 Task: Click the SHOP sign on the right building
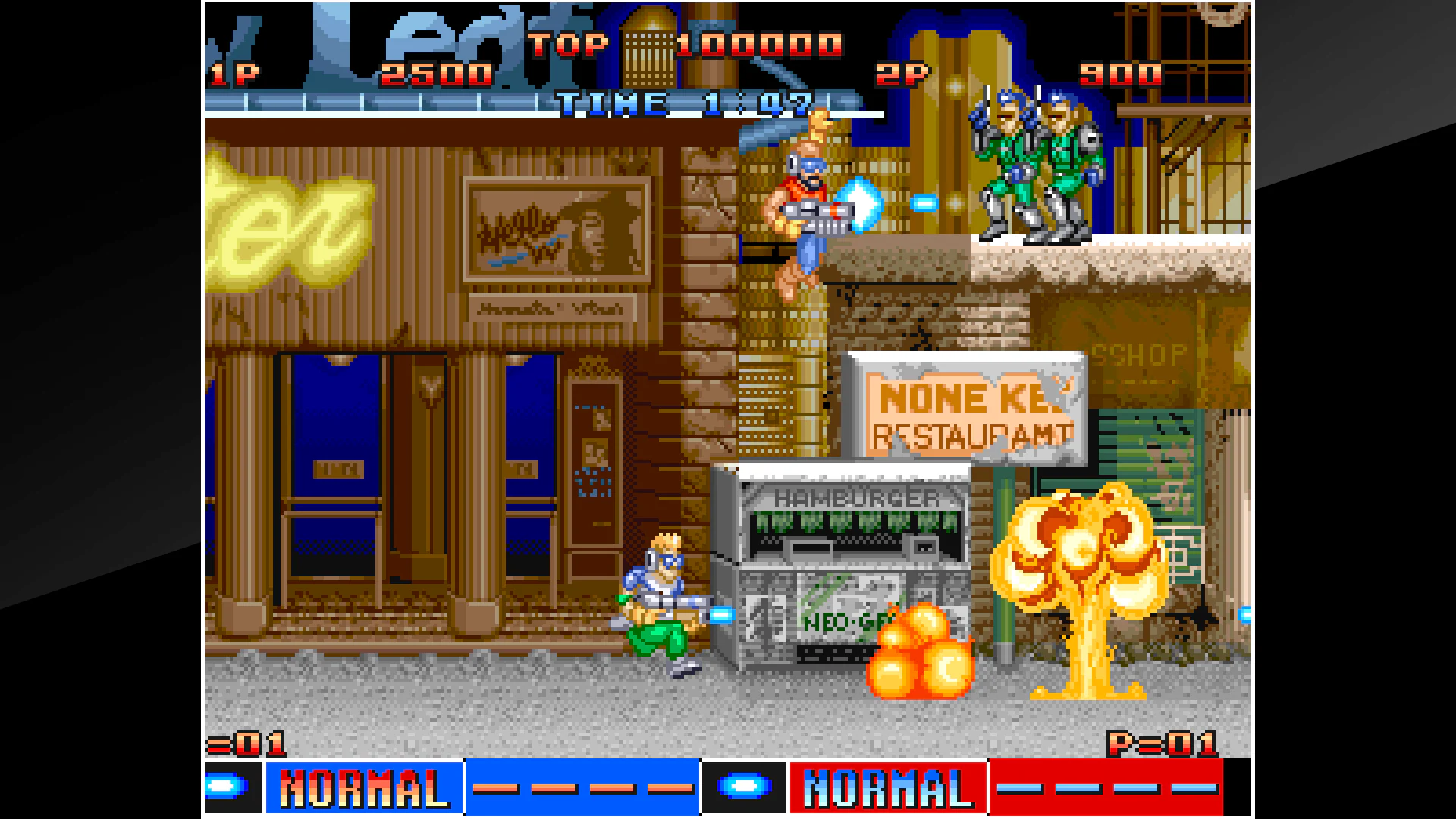[1137, 351]
